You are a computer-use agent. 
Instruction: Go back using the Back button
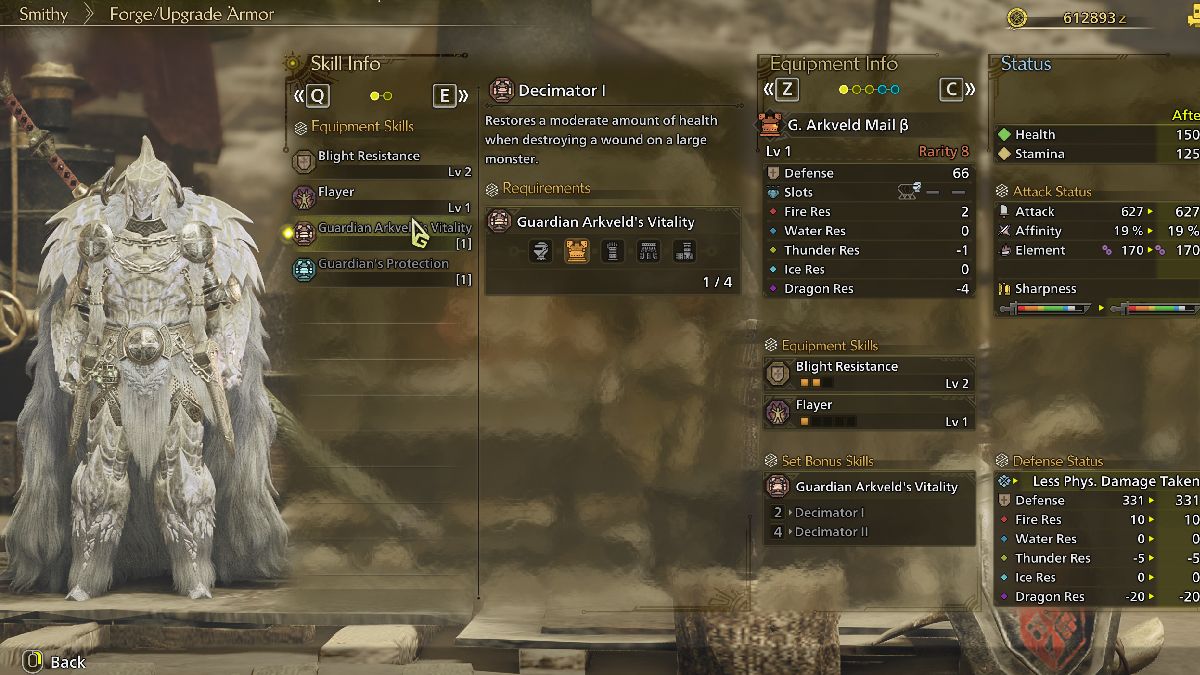tap(56, 661)
